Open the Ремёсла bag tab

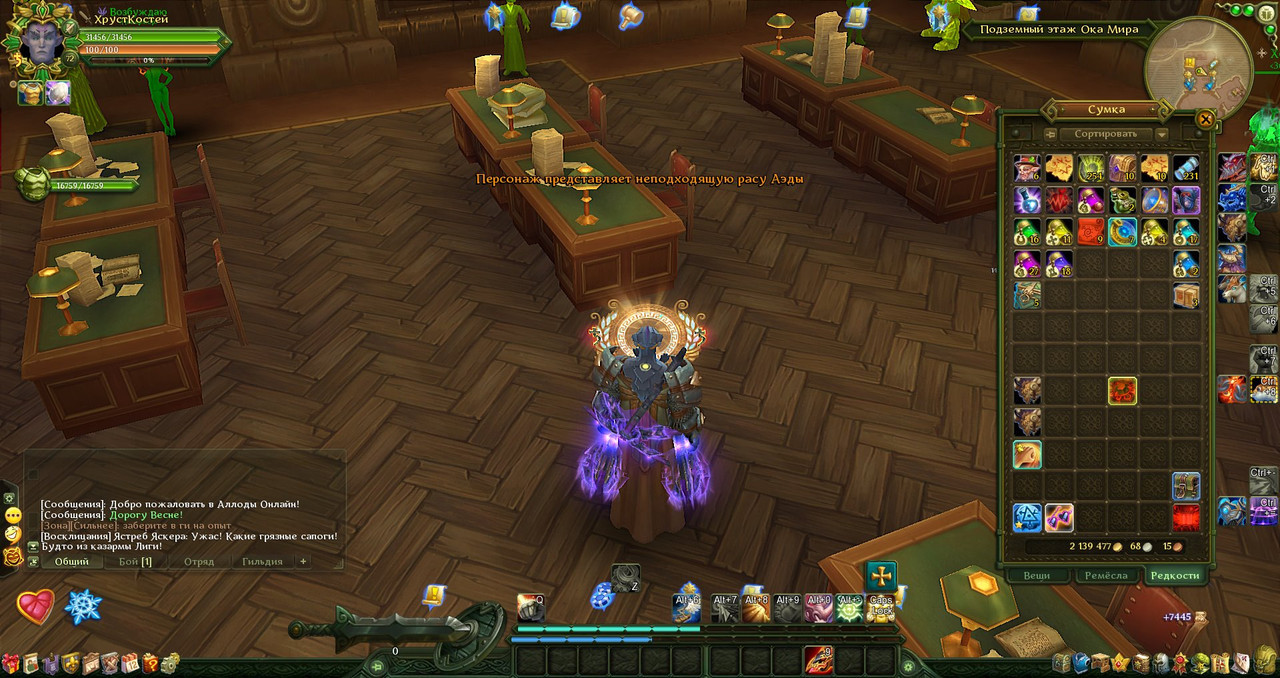[x=1106, y=575]
